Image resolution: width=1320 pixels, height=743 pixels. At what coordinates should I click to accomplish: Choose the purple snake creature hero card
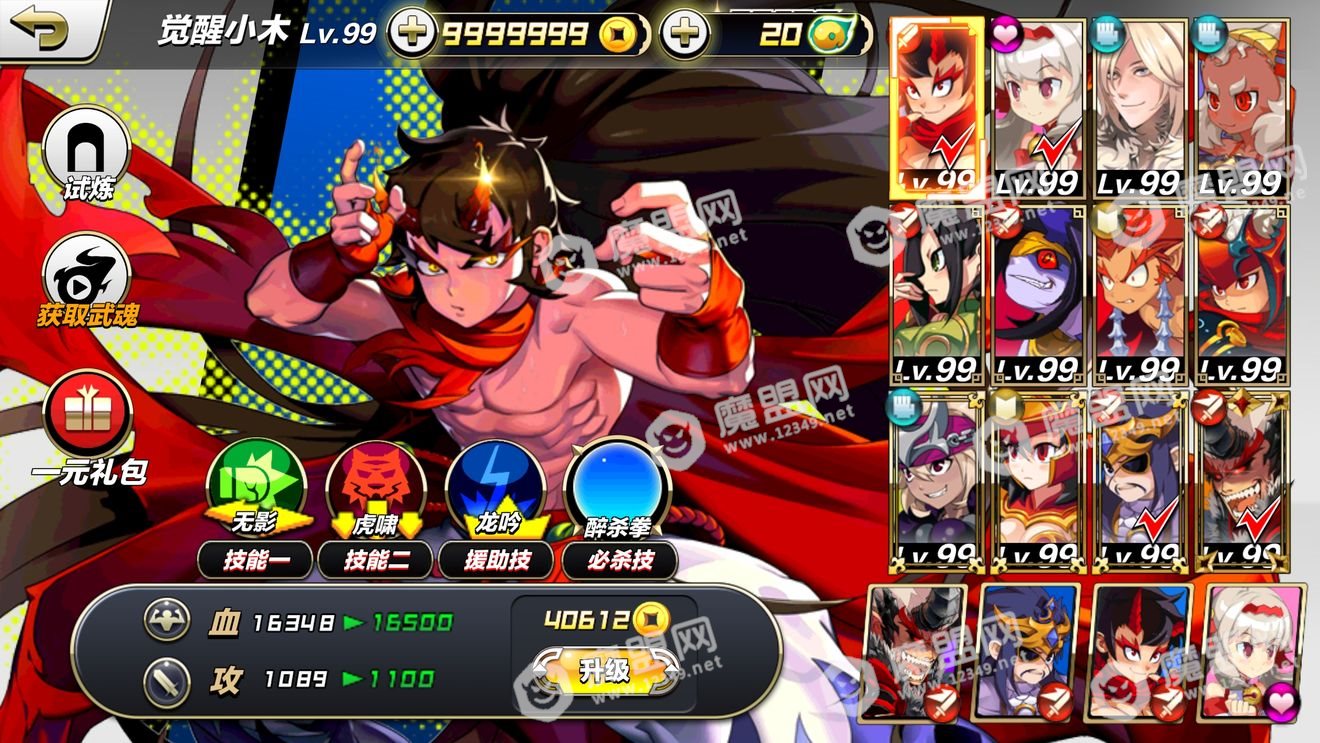point(1038,295)
